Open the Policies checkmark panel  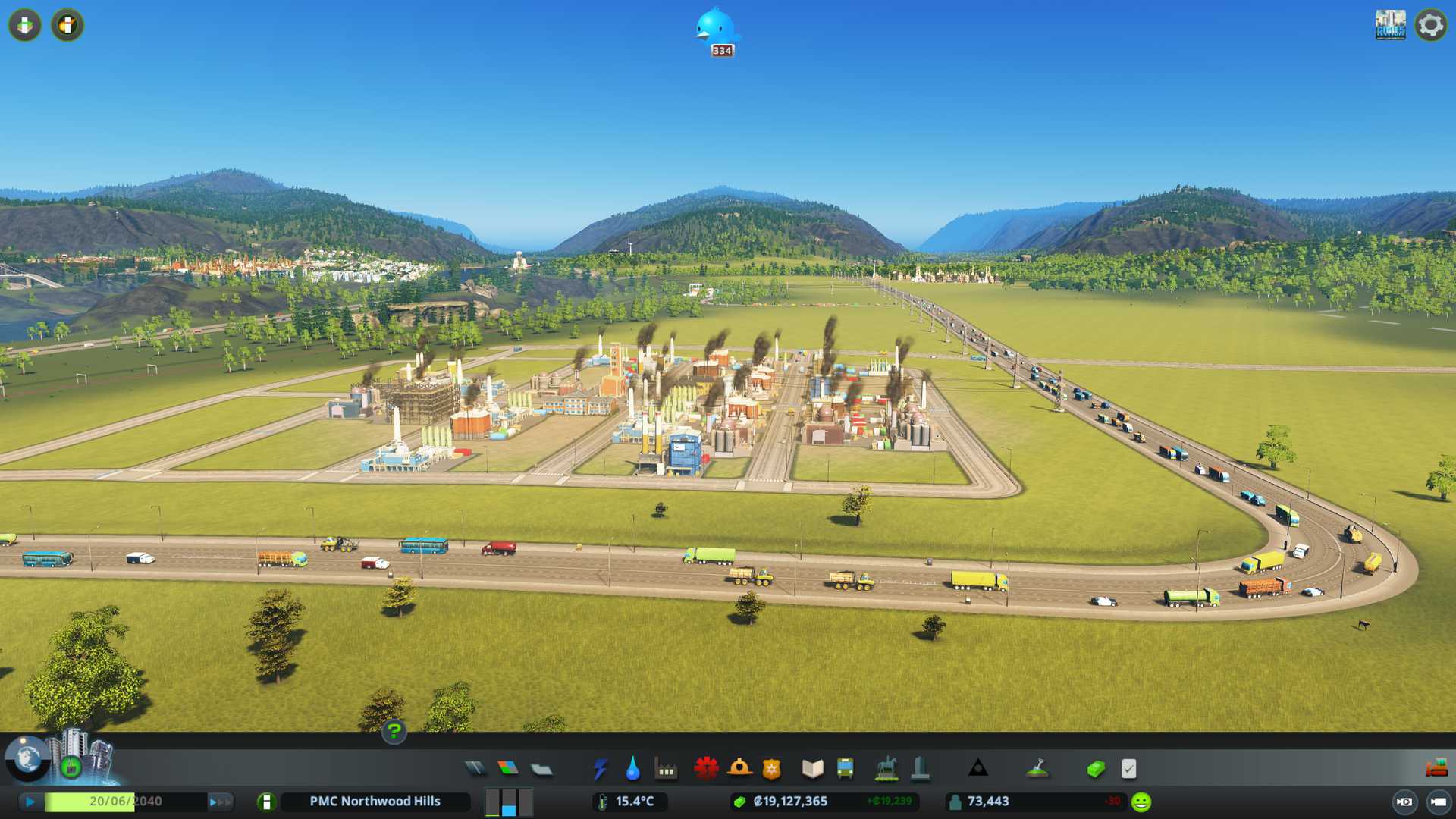1128,769
